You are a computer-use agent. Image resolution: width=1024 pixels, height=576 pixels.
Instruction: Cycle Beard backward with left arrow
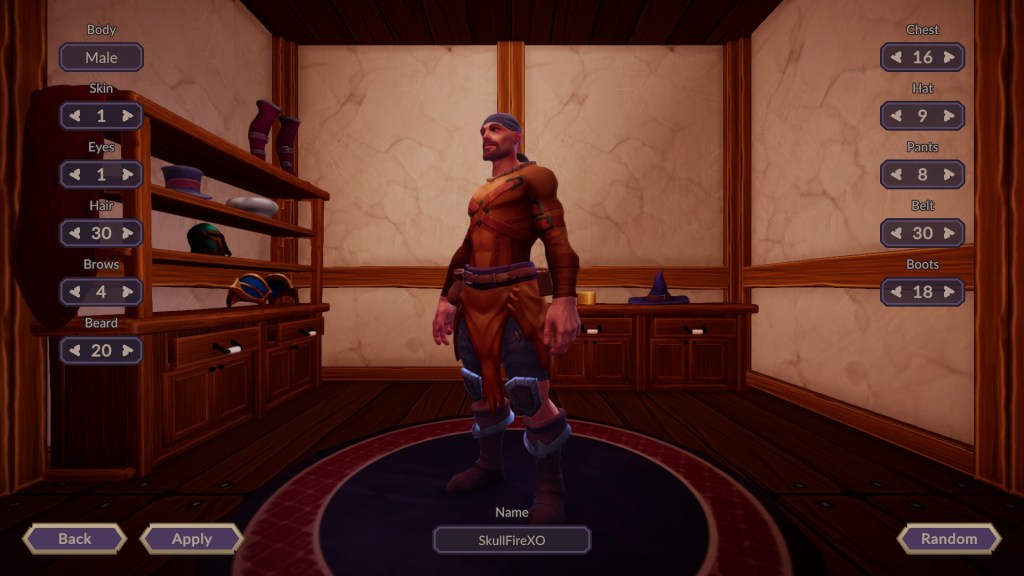tap(75, 351)
